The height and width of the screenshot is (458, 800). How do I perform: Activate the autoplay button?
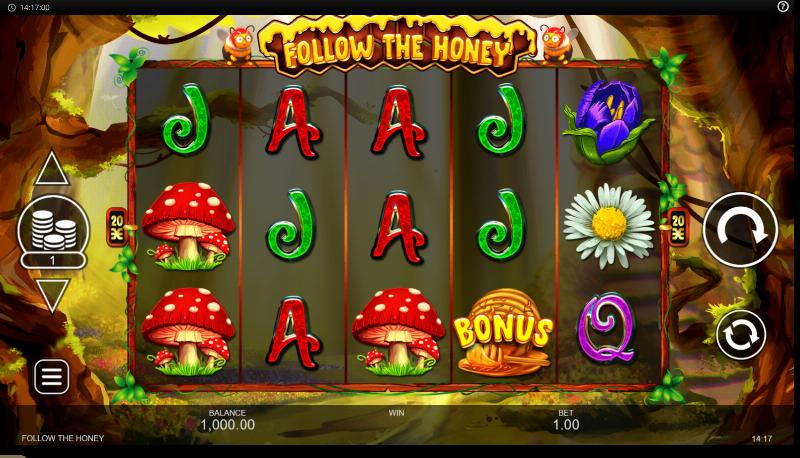point(740,334)
